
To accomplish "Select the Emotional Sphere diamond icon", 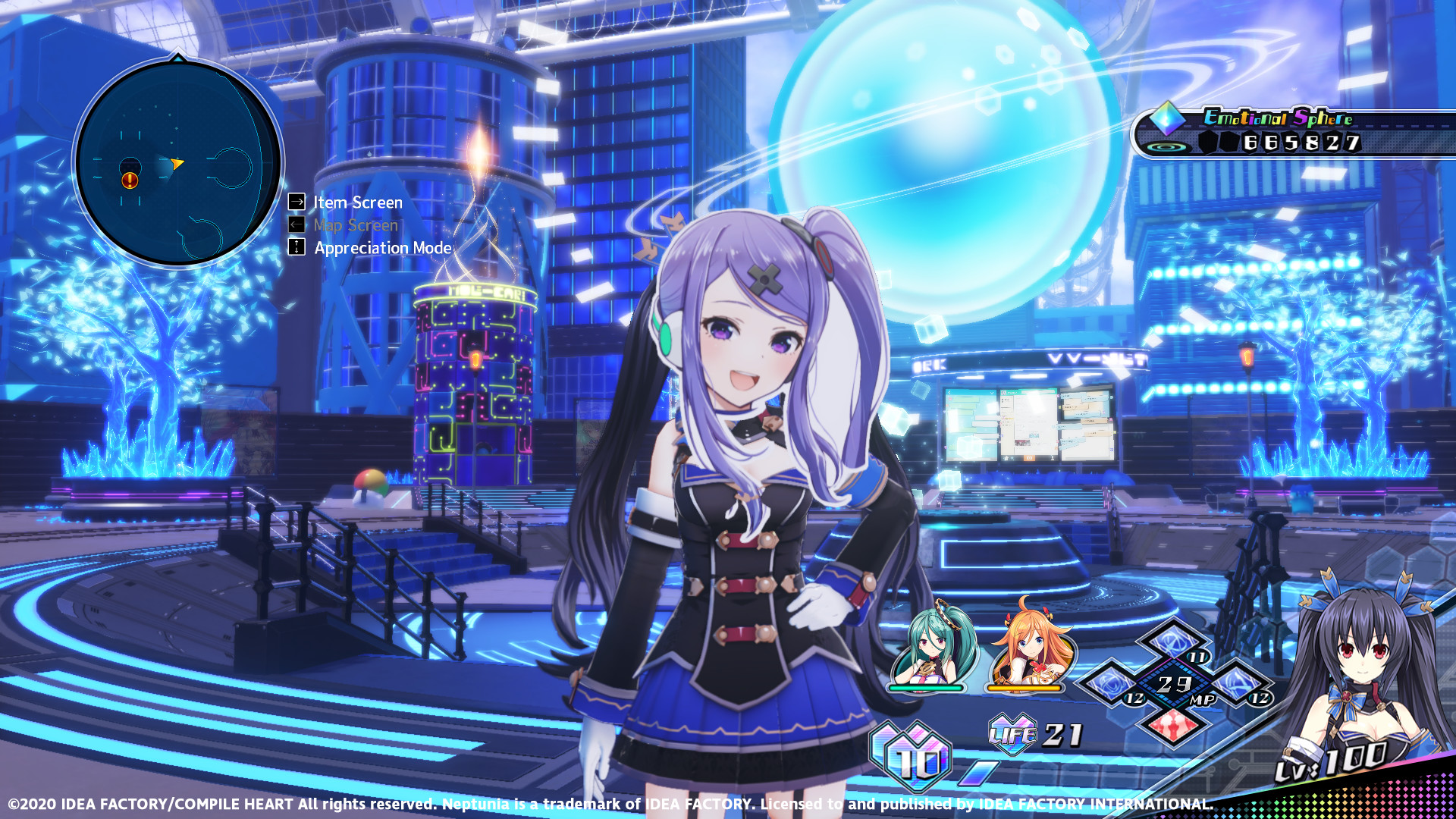I will 1165,120.
